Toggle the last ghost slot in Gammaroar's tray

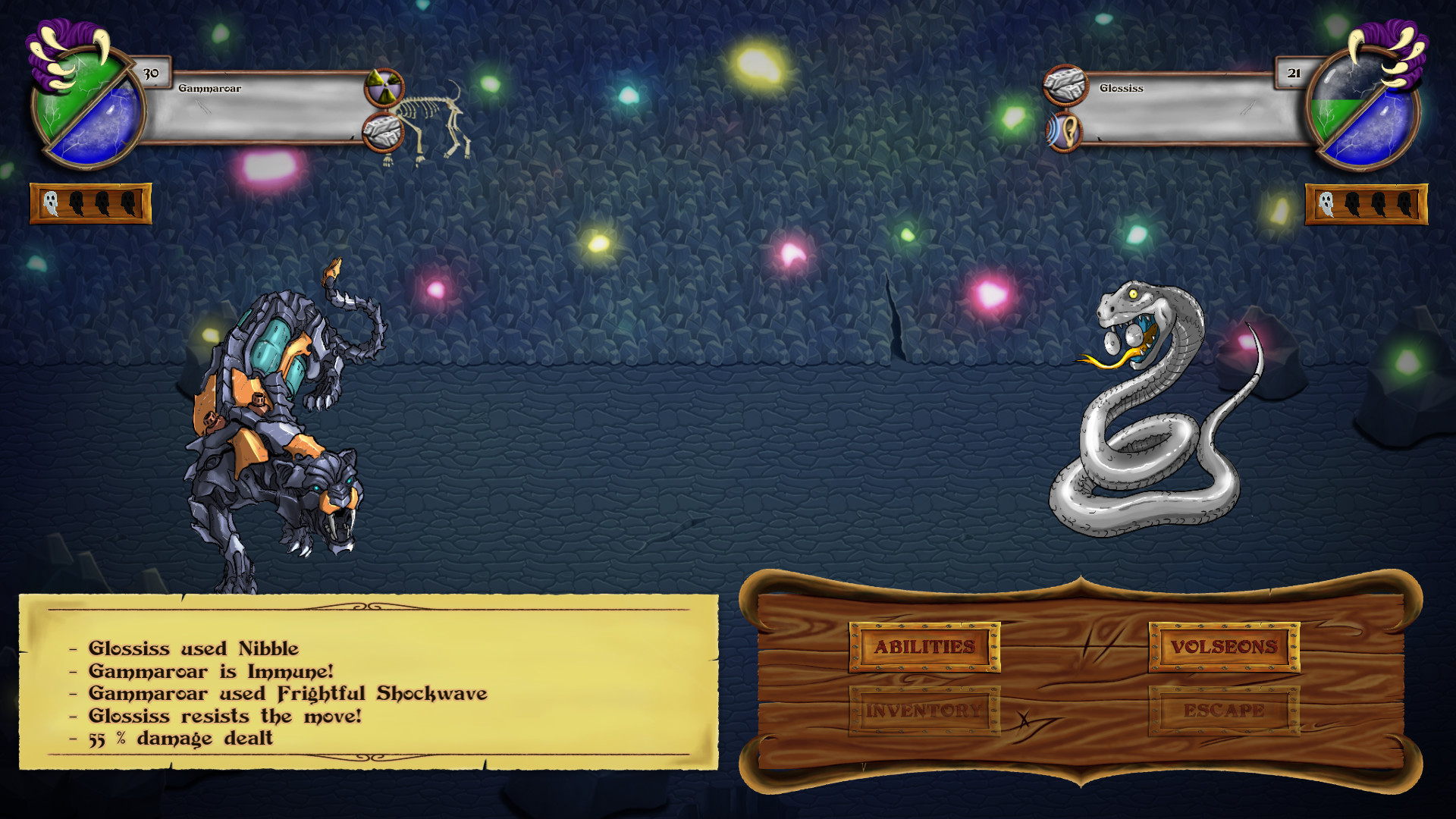point(130,203)
